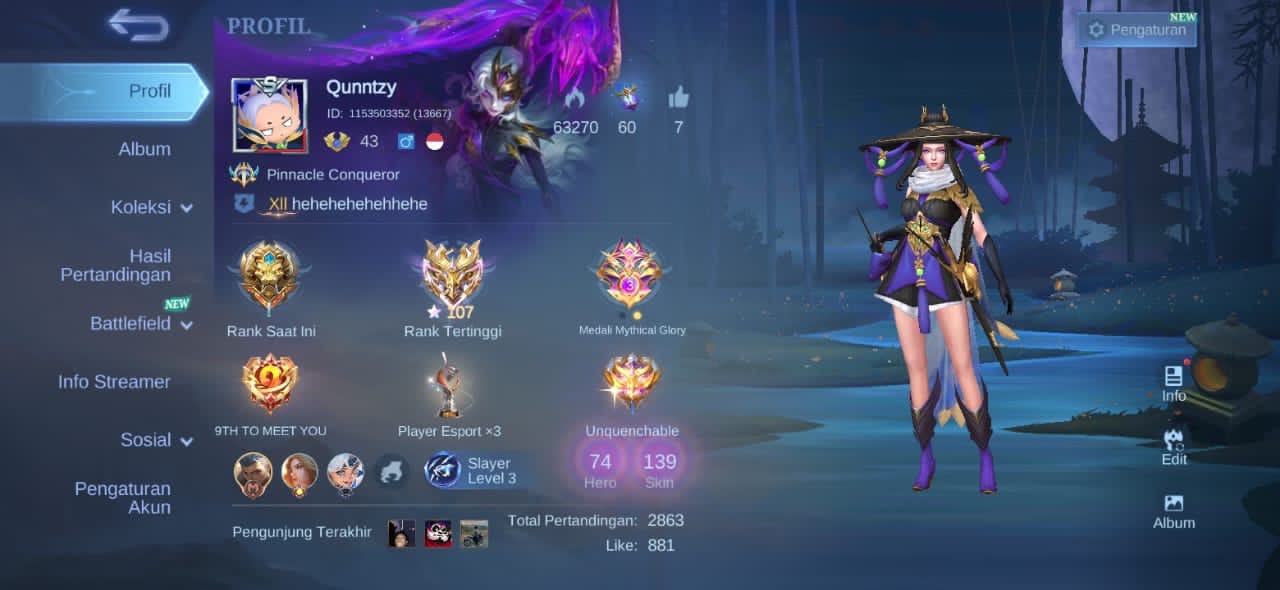Switch to the Profil tab
The height and width of the screenshot is (590, 1280).
pos(149,91)
